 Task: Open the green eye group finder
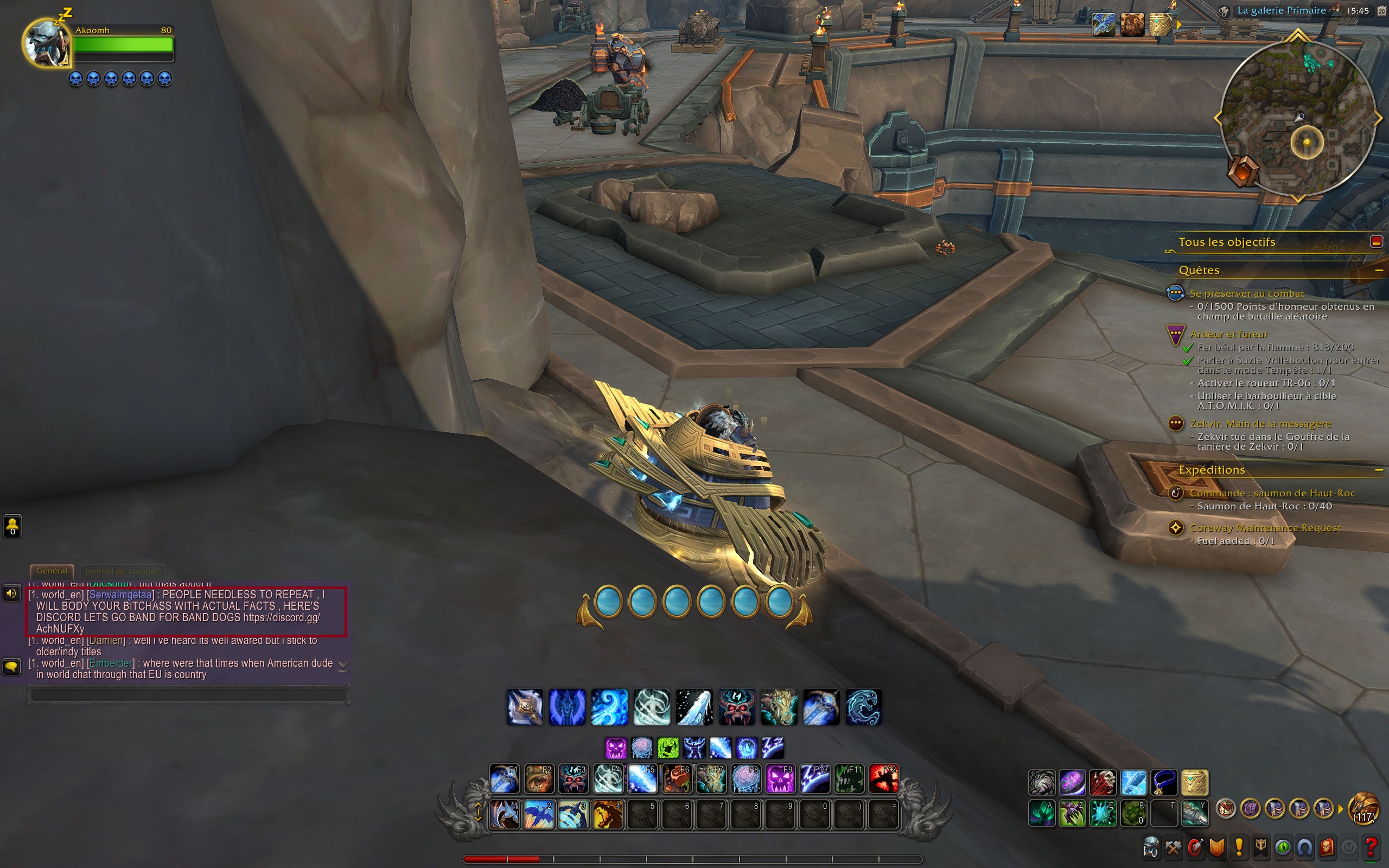click(x=1283, y=847)
